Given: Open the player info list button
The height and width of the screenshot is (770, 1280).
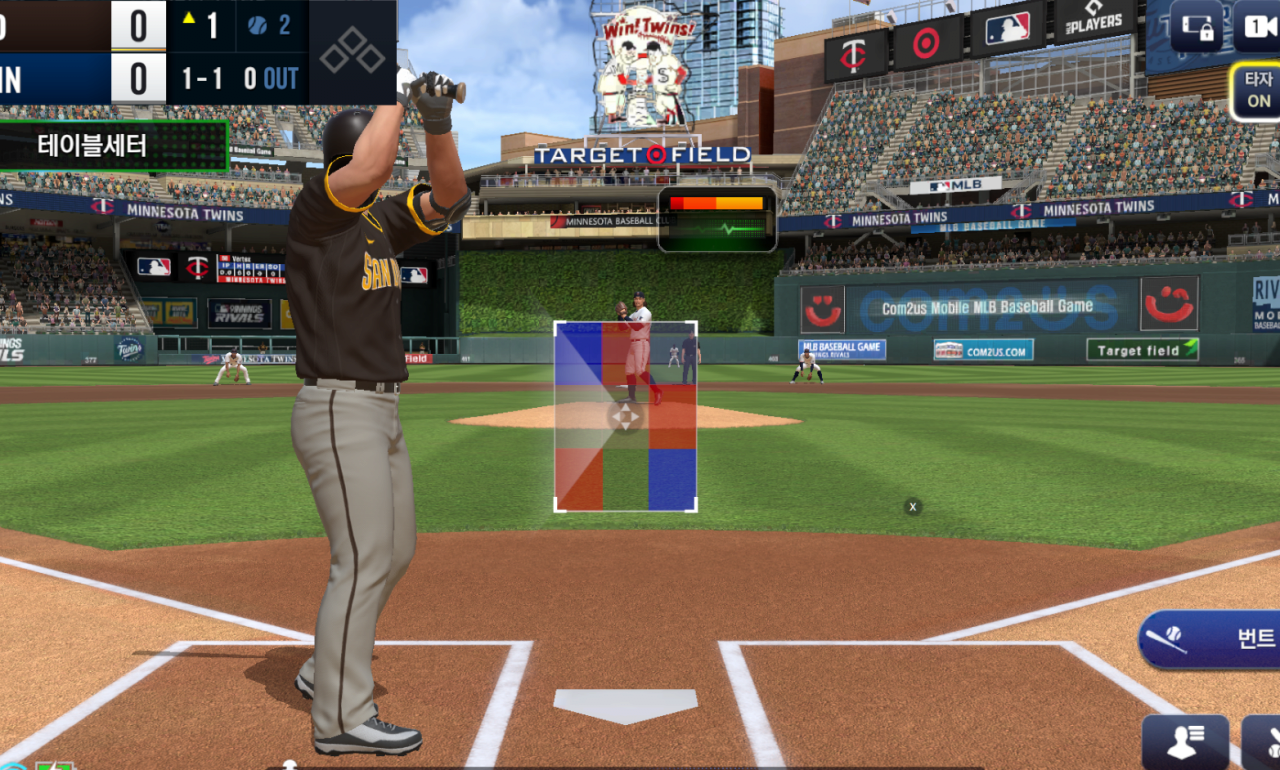Looking at the screenshot, I should (x=1185, y=742).
